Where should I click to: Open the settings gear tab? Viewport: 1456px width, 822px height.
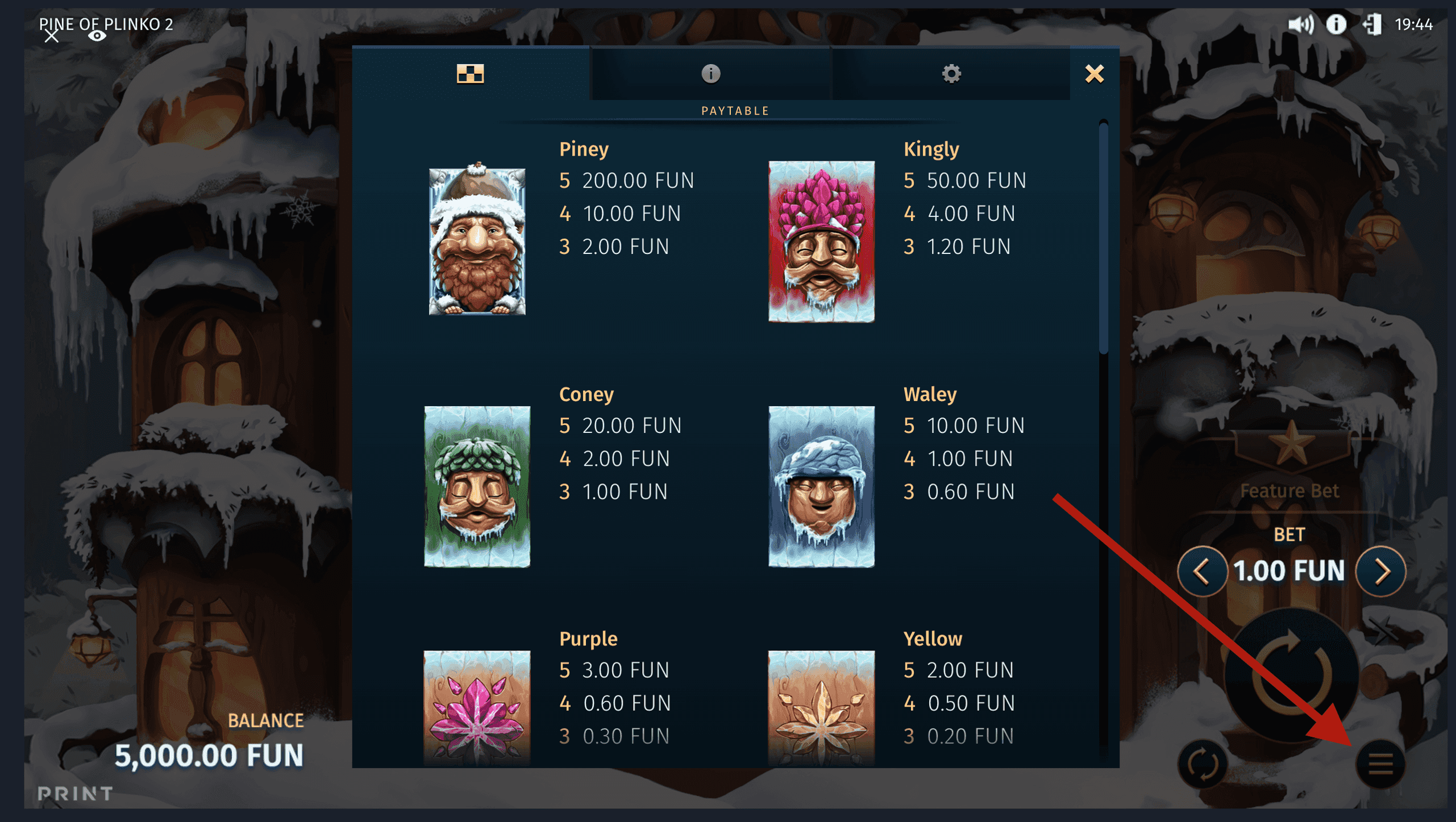952,73
